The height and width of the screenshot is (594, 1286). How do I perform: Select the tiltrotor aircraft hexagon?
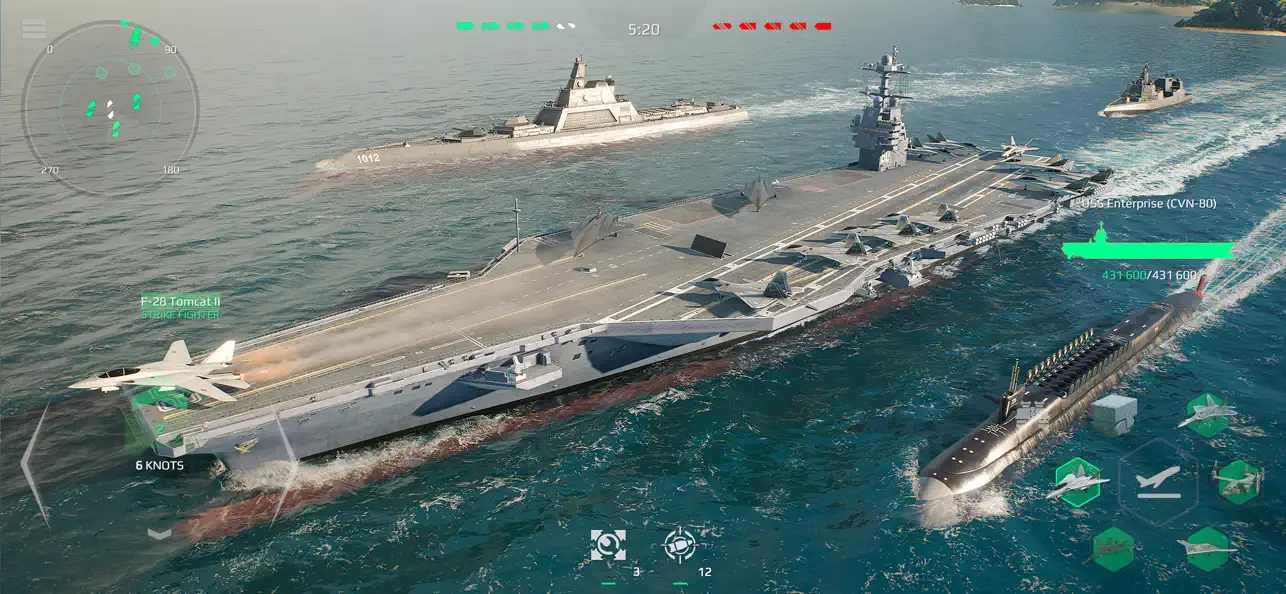[1238, 481]
